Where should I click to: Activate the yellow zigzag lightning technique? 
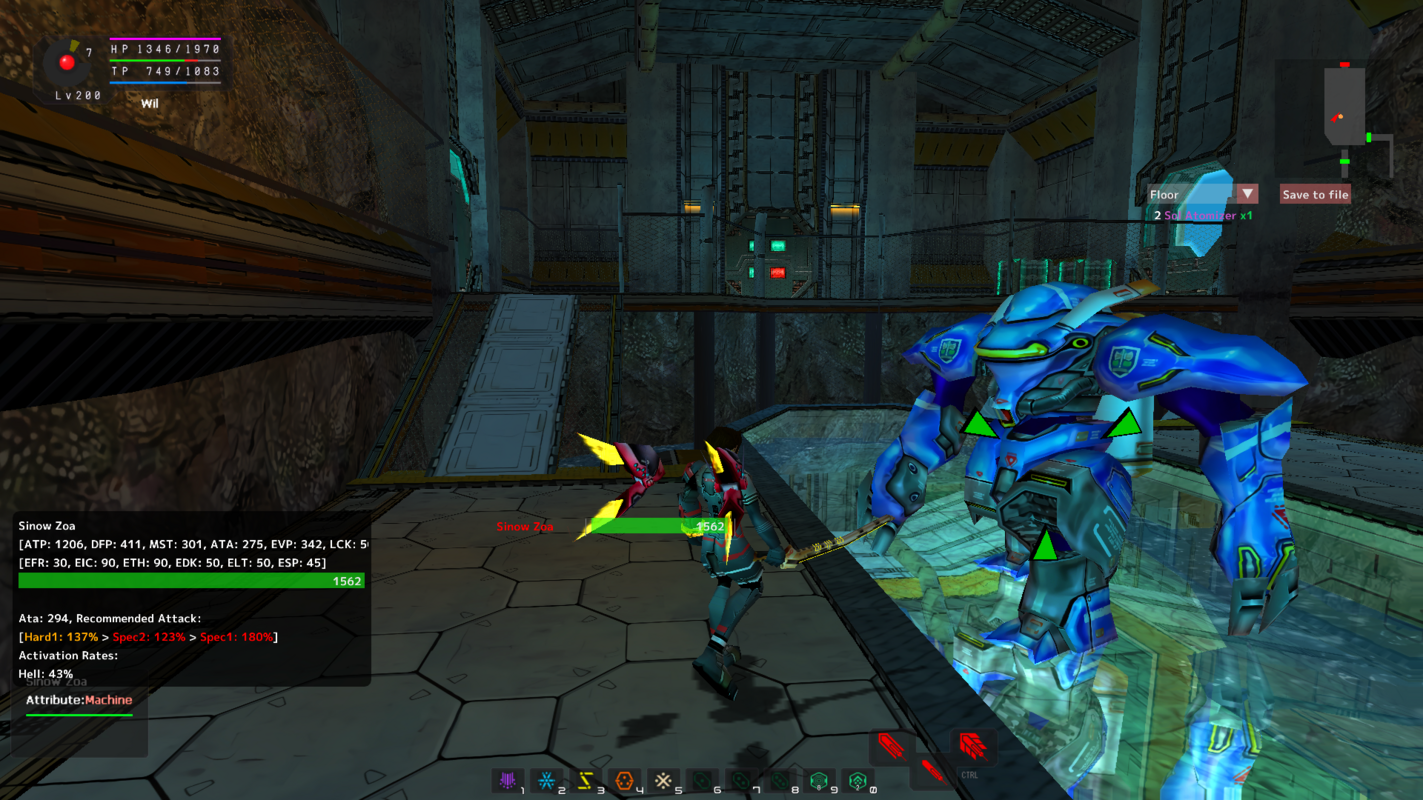pos(586,780)
